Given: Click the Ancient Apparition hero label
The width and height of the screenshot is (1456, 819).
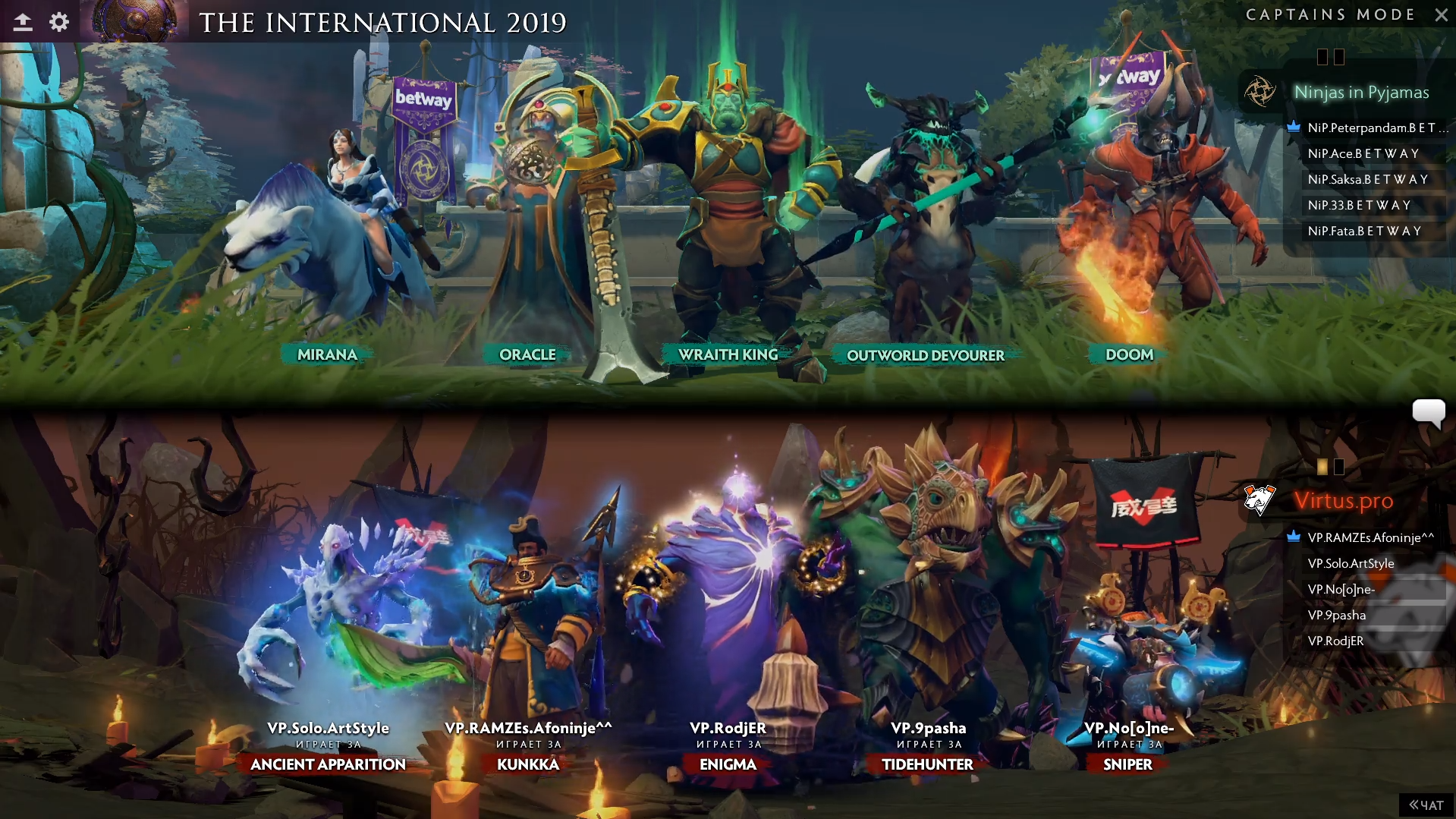Looking at the screenshot, I should (x=328, y=764).
